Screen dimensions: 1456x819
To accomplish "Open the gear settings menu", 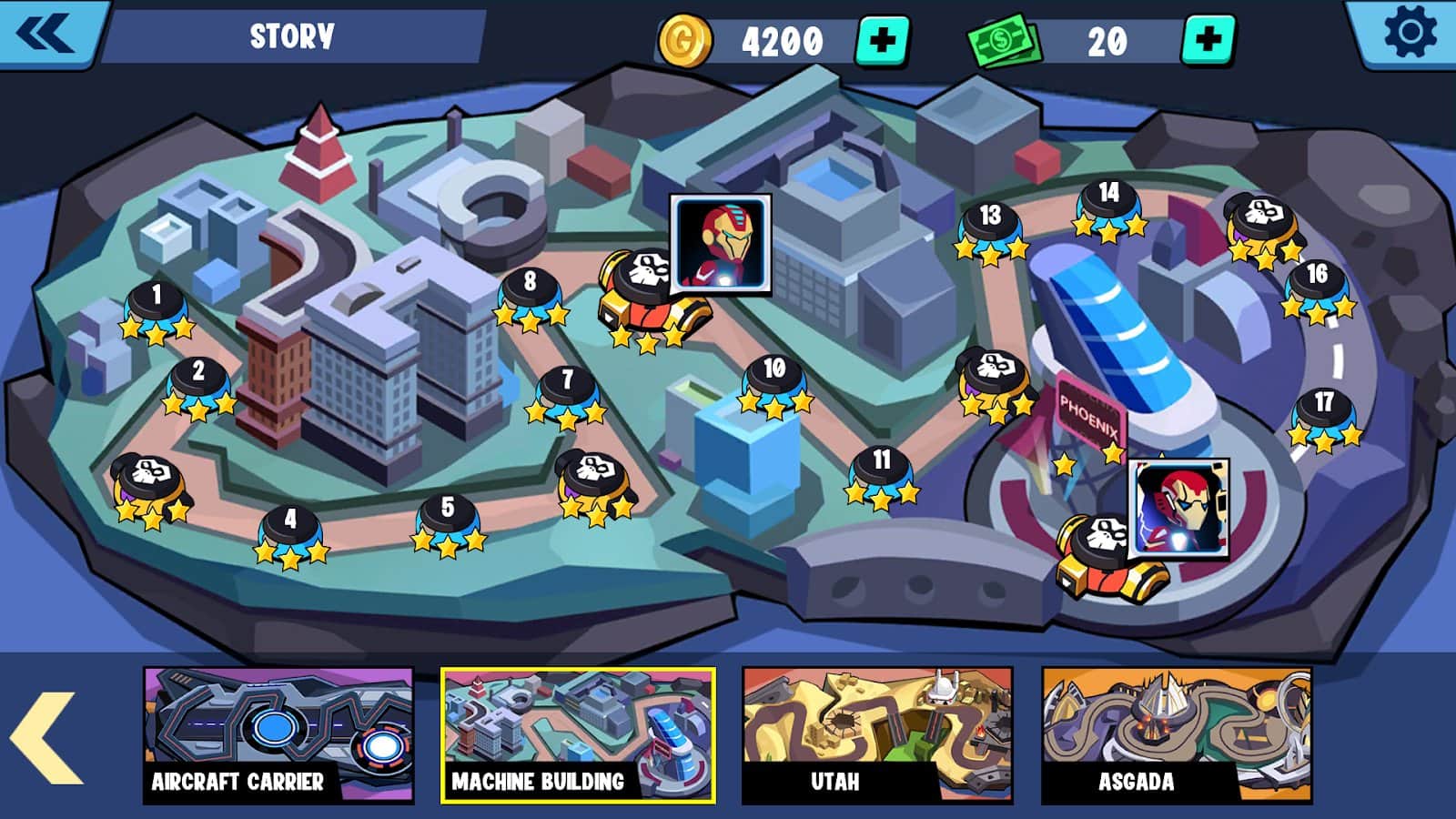I will coord(1409,33).
